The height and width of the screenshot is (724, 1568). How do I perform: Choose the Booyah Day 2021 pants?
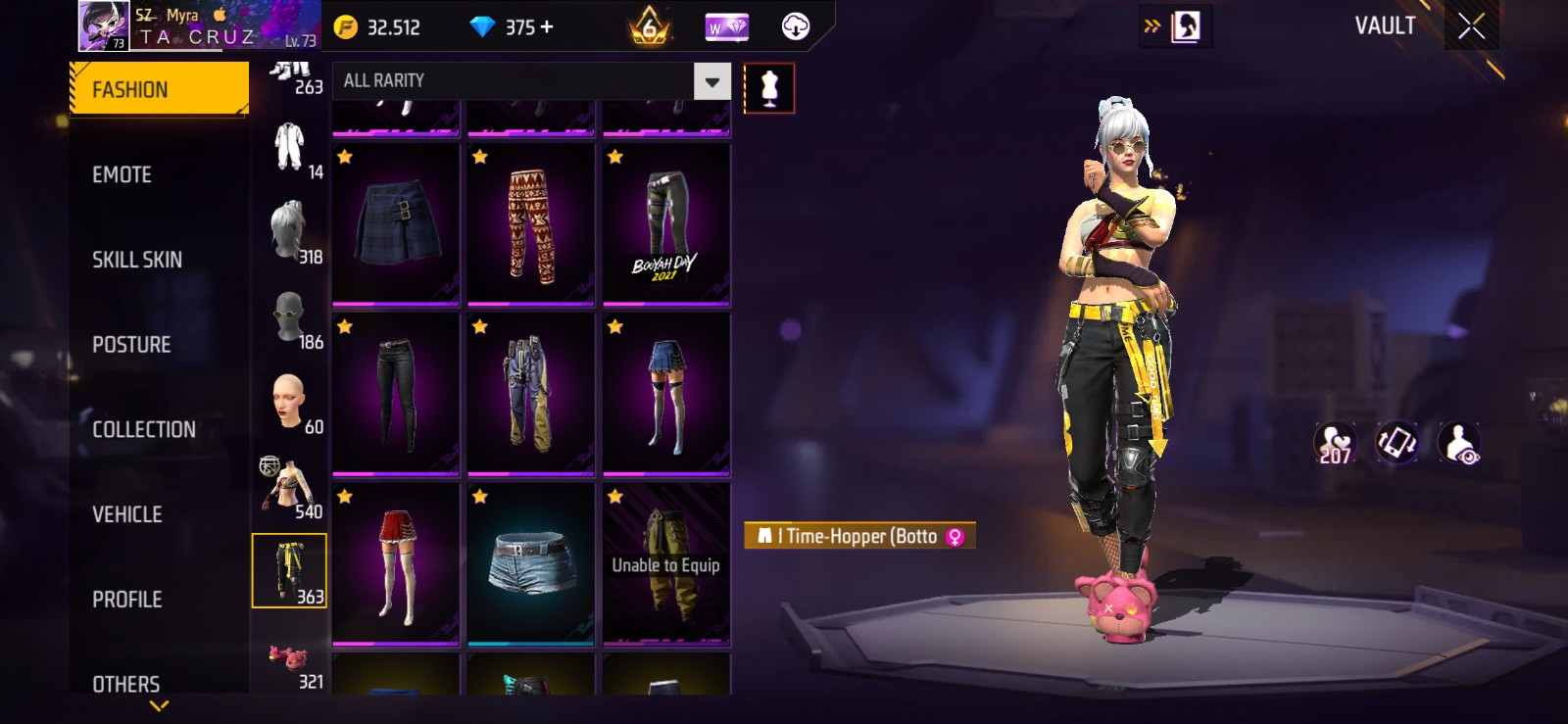pos(666,224)
